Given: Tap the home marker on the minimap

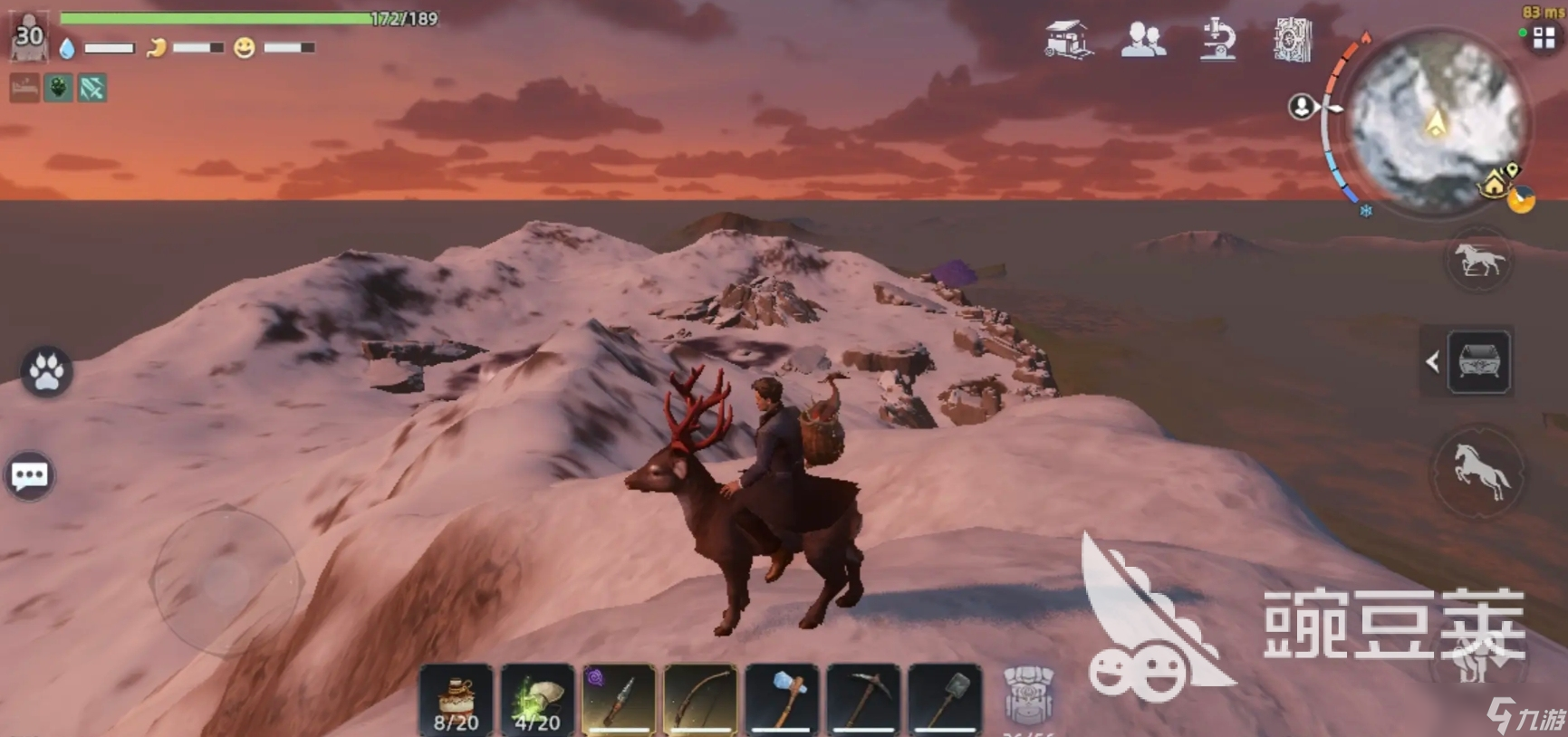Looking at the screenshot, I should click(x=1493, y=186).
